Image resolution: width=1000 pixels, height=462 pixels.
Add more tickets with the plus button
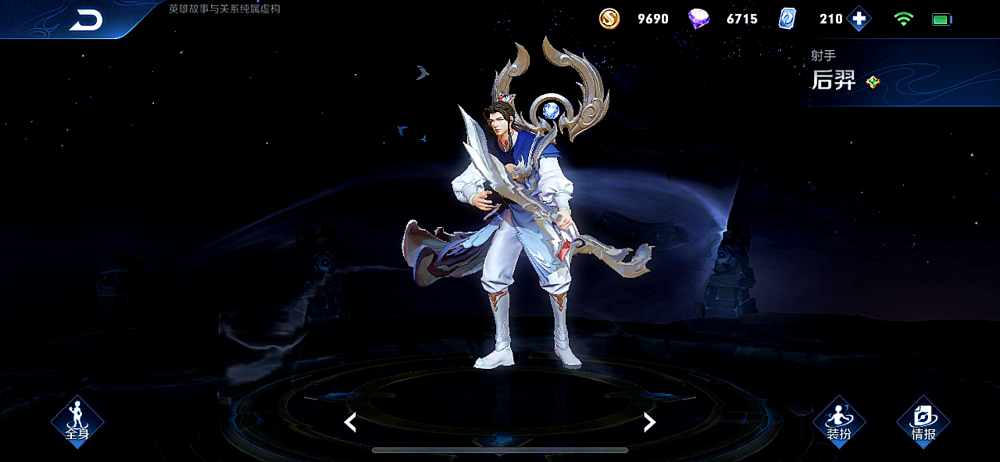tap(859, 18)
